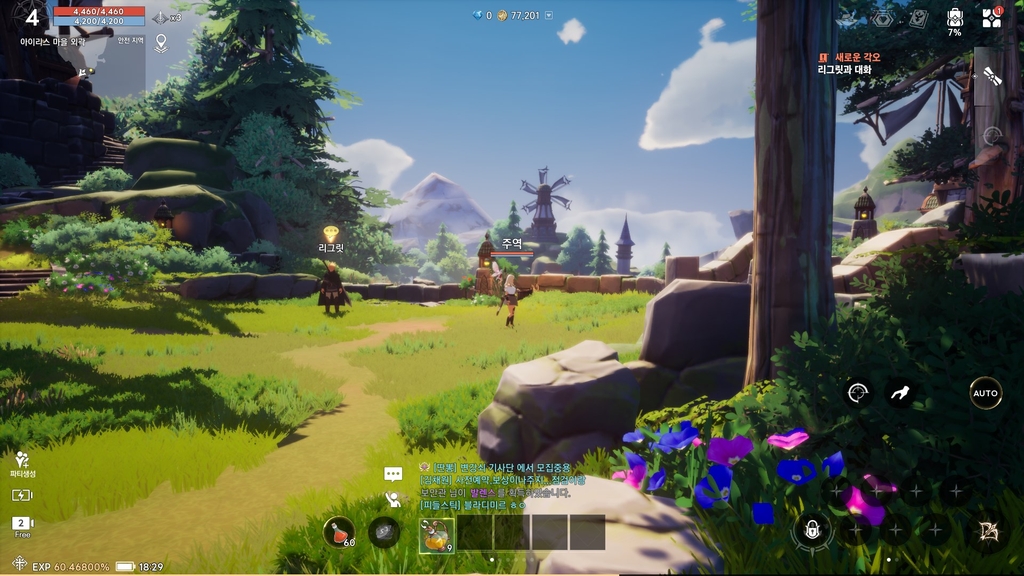Click the power saving battery icon
1024x576 pixels.
click(22, 495)
